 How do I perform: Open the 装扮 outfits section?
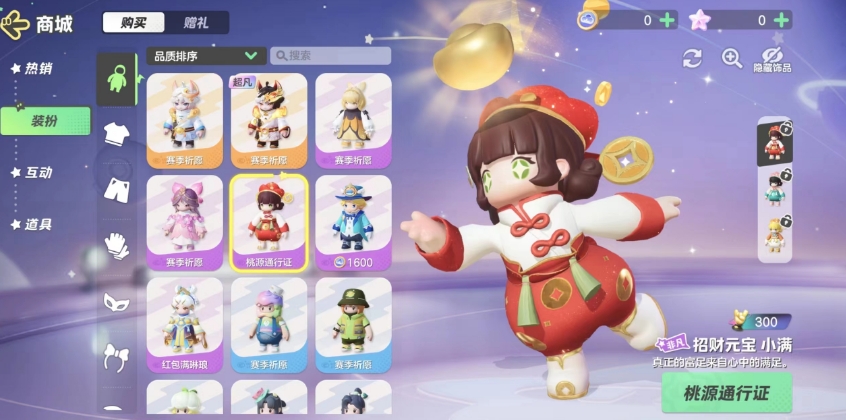(44, 121)
